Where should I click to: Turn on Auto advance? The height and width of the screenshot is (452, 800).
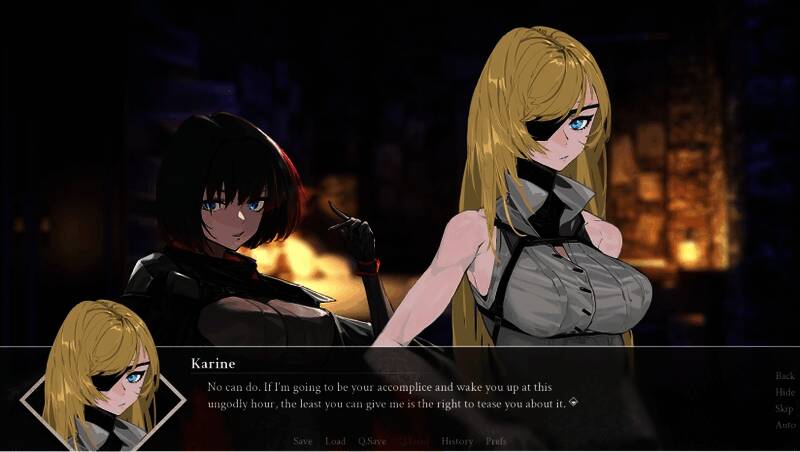click(785, 425)
